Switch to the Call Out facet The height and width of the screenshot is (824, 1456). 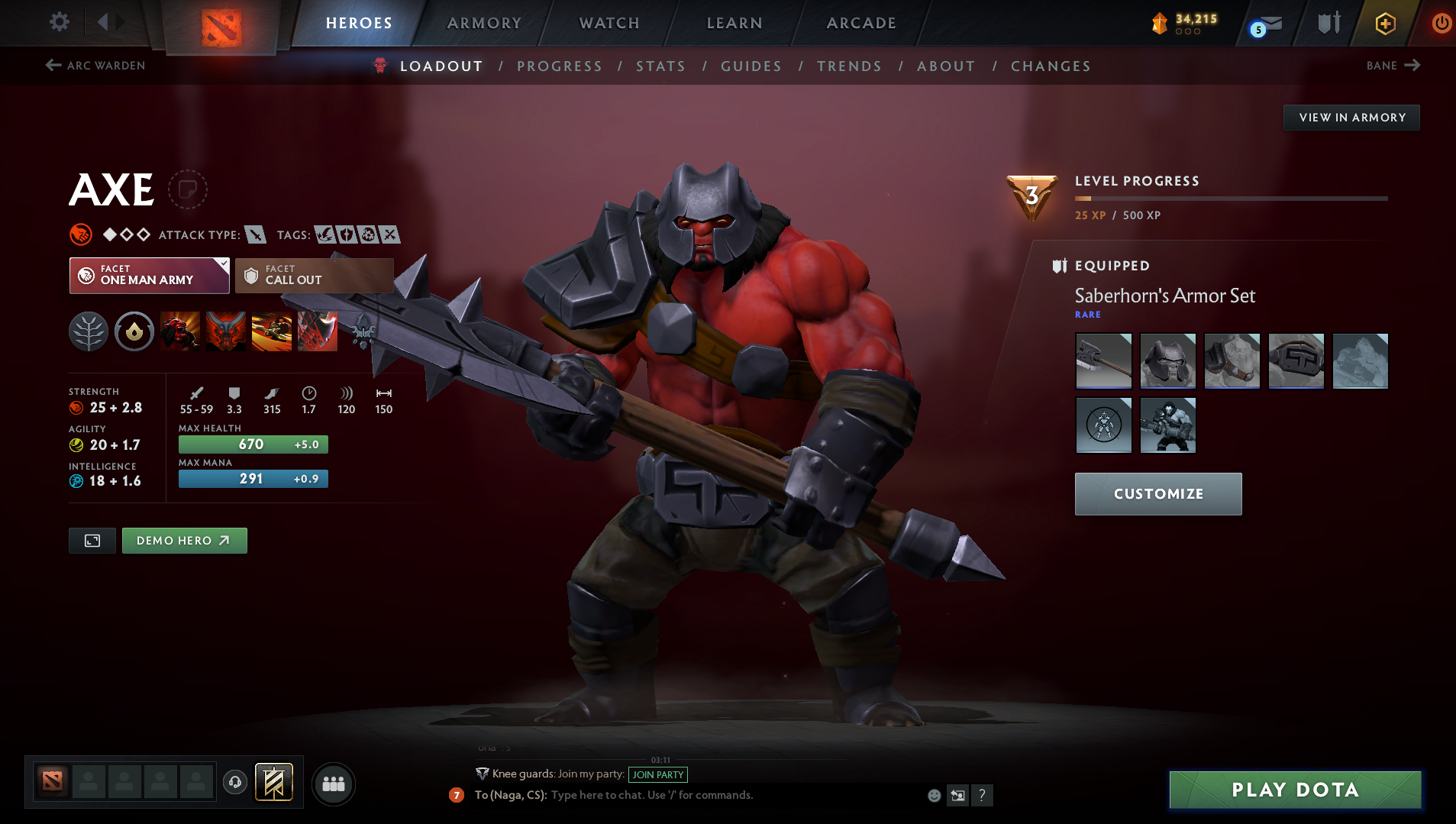(x=313, y=276)
